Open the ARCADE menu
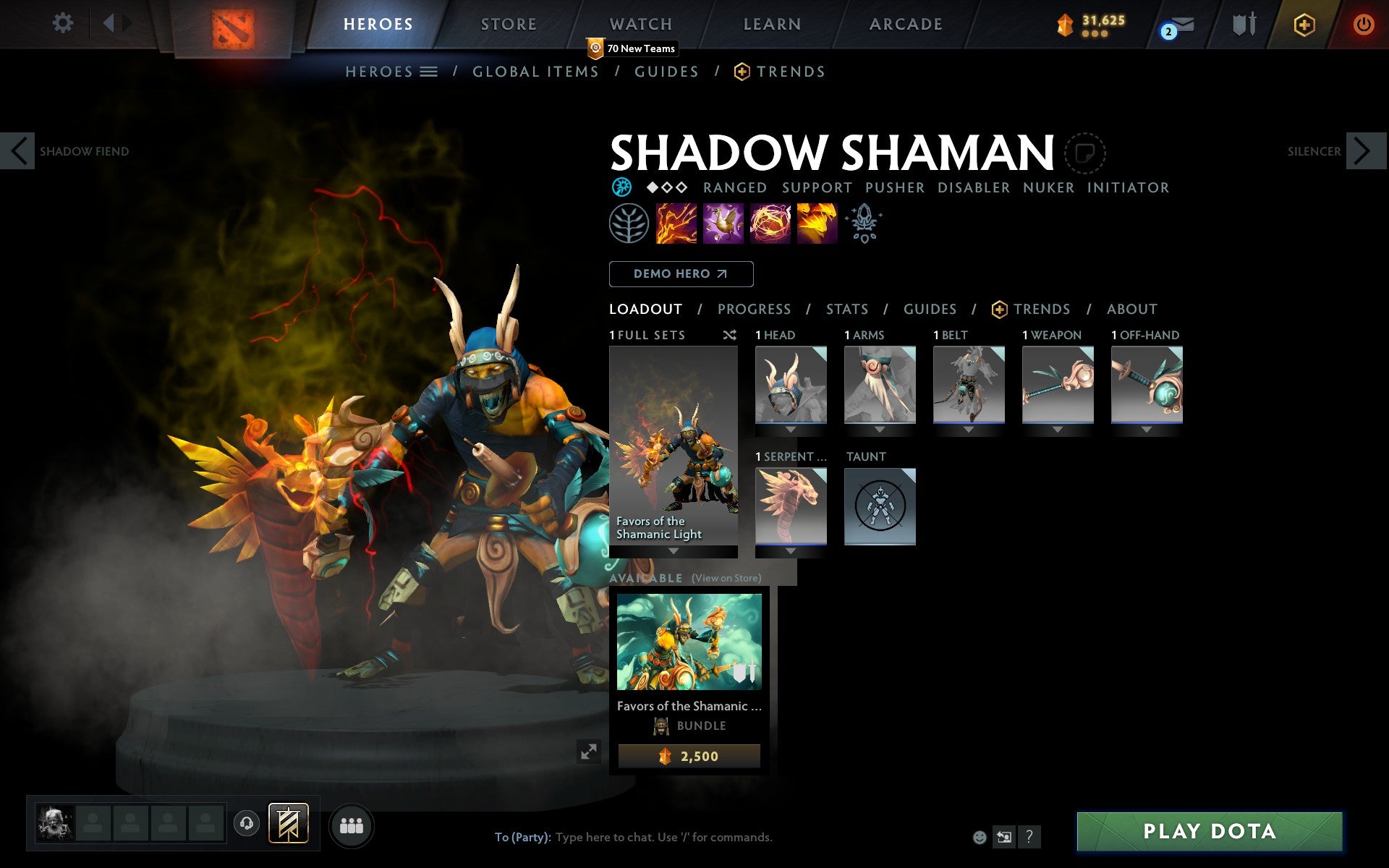1389x868 pixels. point(906,23)
